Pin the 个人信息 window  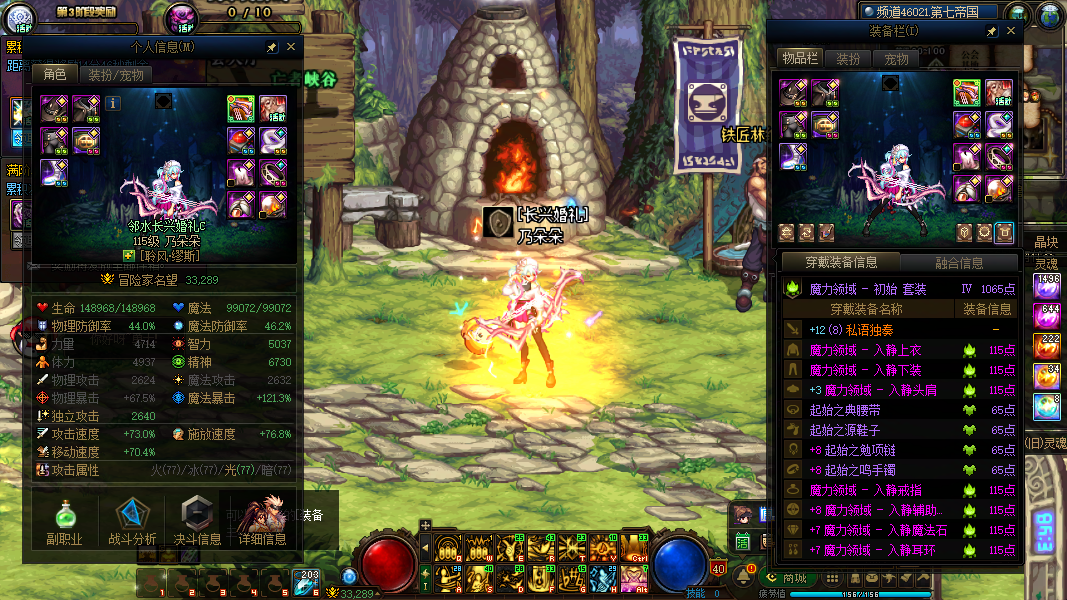coord(271,47)
